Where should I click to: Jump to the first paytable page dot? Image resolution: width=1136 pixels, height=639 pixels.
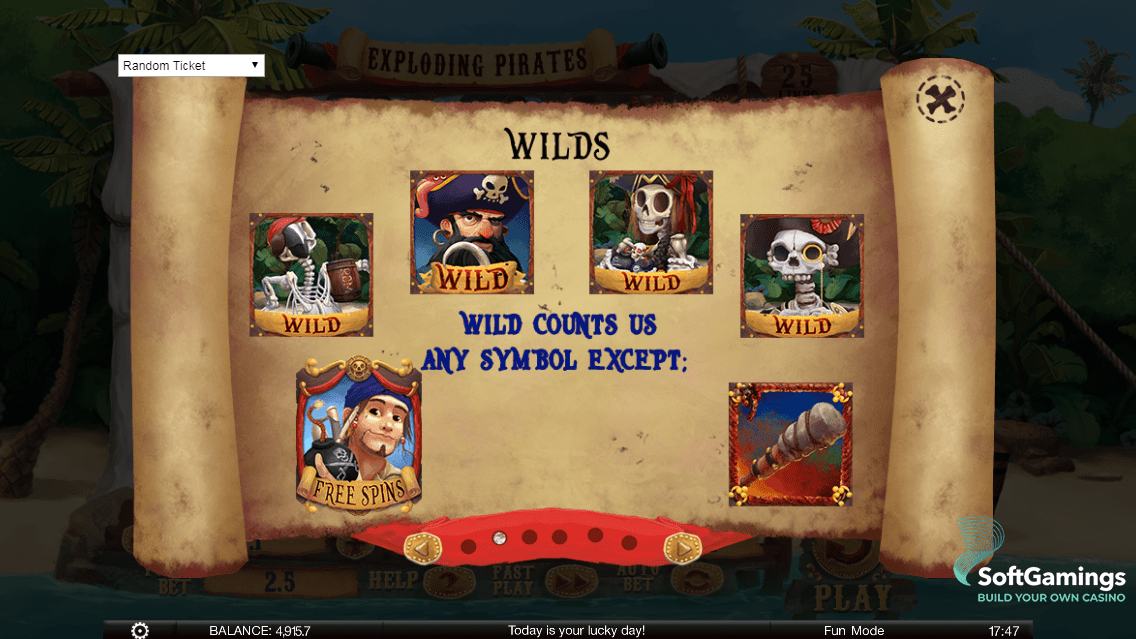coord(468,547)
